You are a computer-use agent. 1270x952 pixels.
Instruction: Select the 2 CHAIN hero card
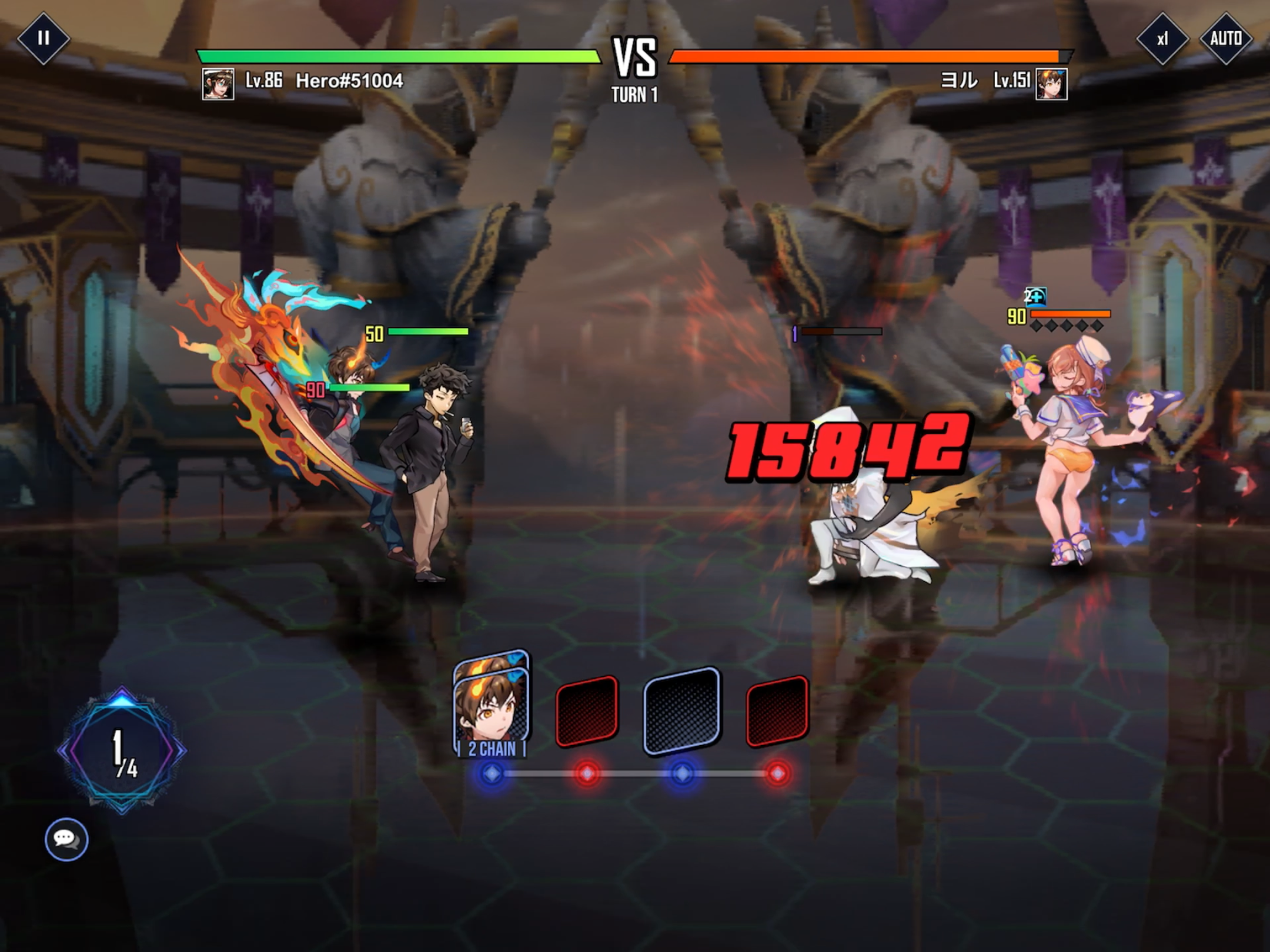[x=492, y=705]
